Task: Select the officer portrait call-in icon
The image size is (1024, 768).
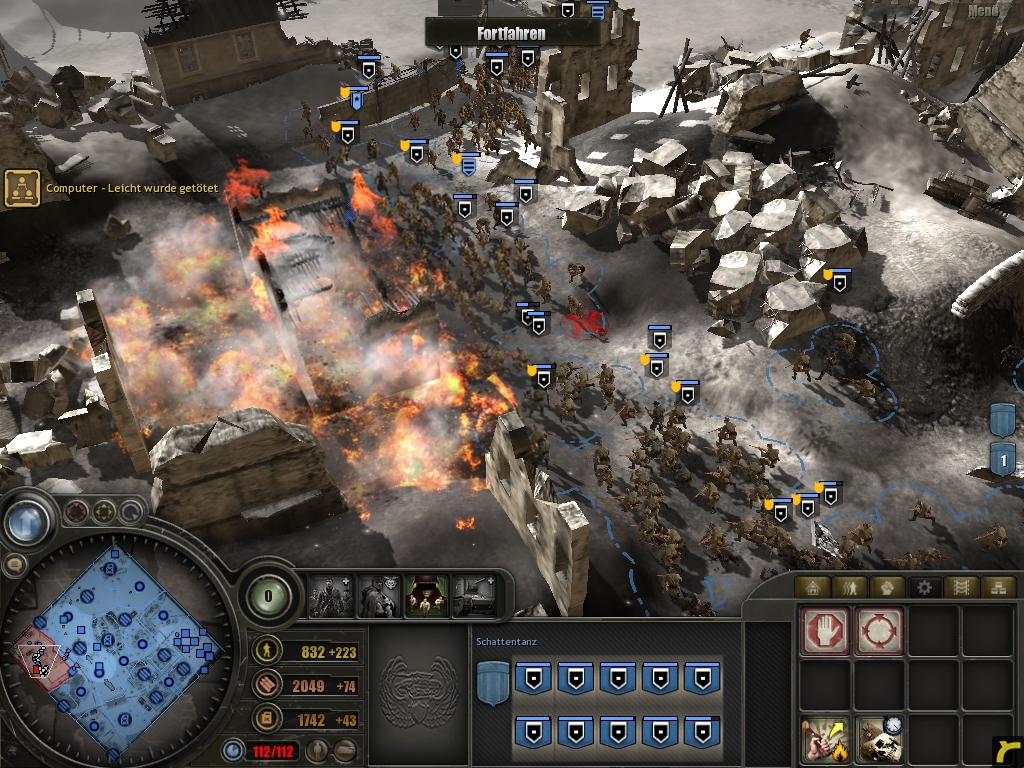Action: (378, 596)
